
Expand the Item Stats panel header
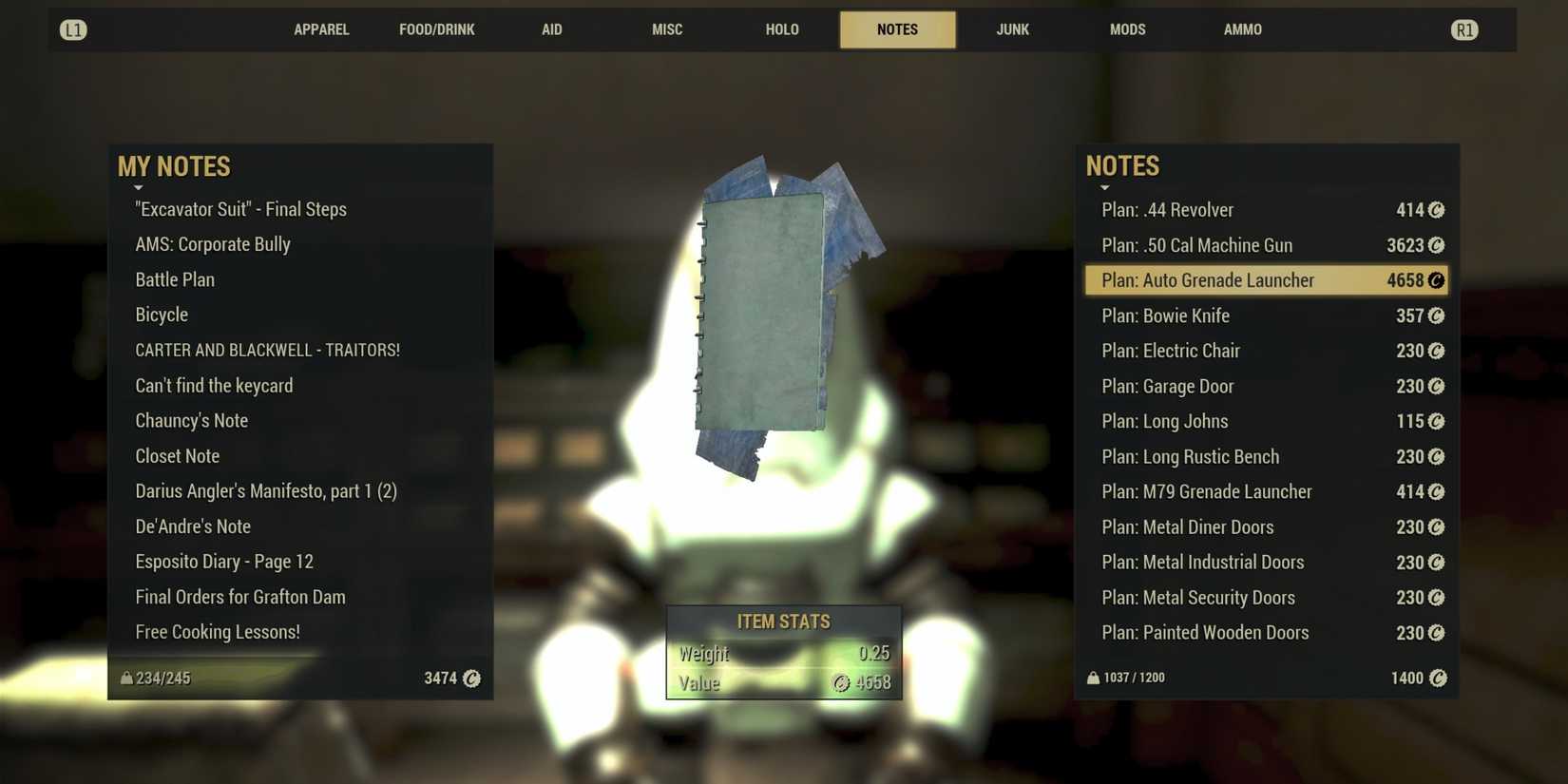(783, 621)
